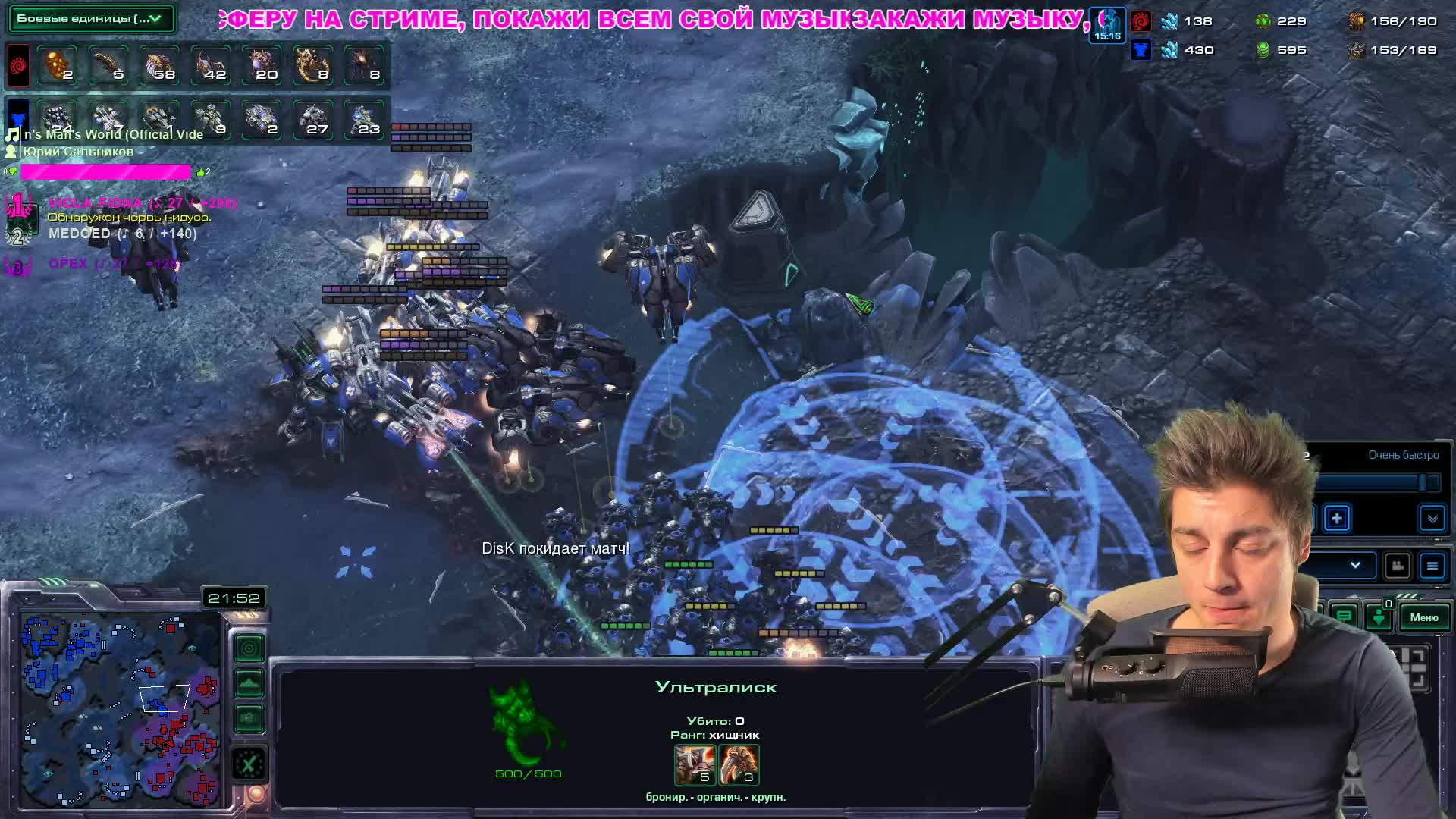Screen dimensions: 1456x819
Task: Click the crossed-out X button beside the minimap
Action: (249, 764)
